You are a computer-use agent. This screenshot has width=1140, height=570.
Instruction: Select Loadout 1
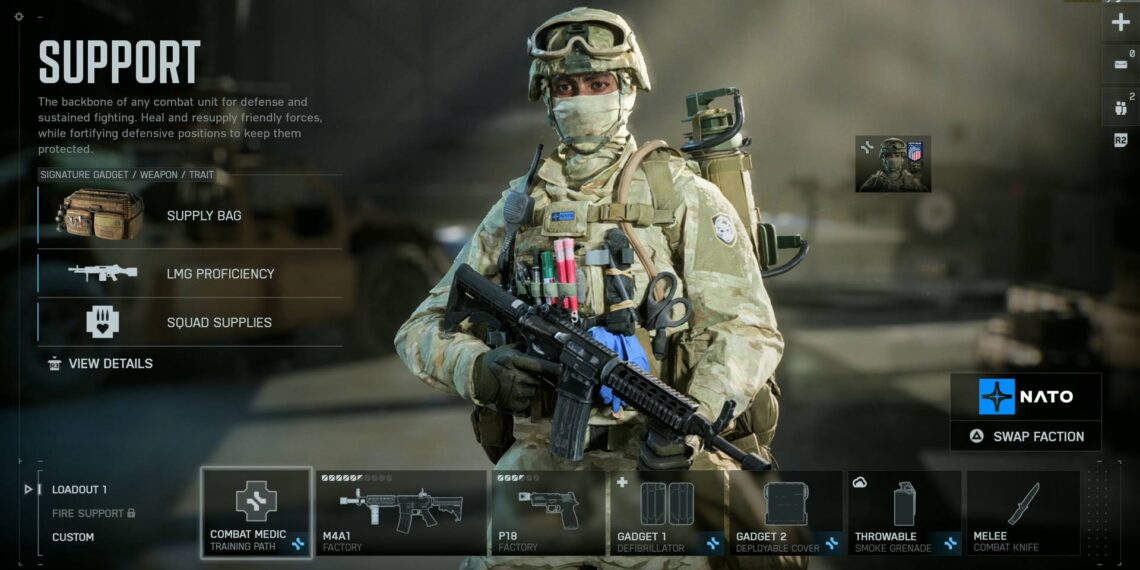(x=79, y=489)
